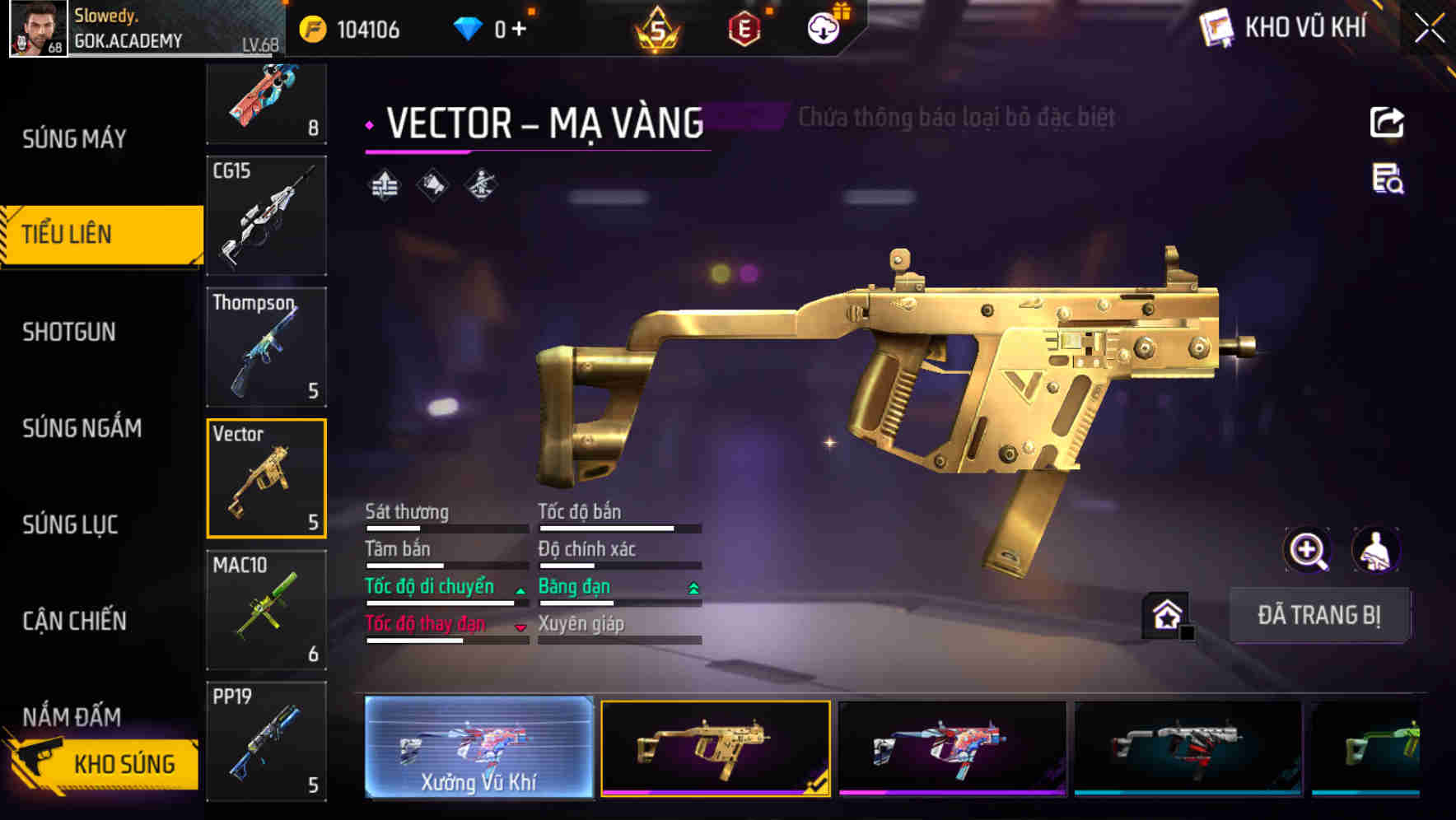This screenshot has height=820, width=1456.
Task: Select the gold Vector skin thumbnail
Action: tap(715, 747)
